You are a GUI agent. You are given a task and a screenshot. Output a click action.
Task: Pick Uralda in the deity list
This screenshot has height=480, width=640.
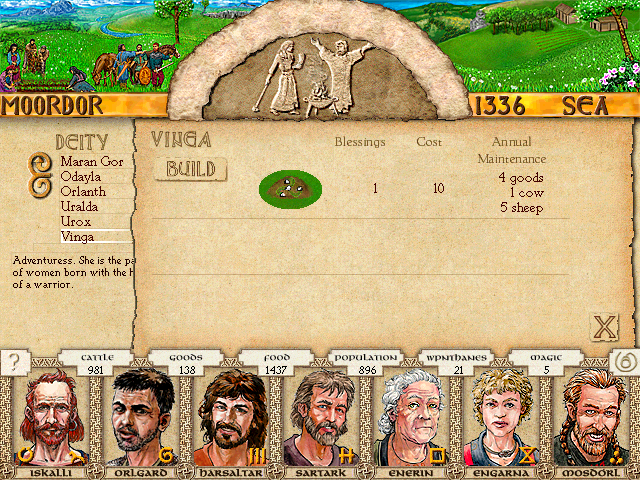[80, 206]
